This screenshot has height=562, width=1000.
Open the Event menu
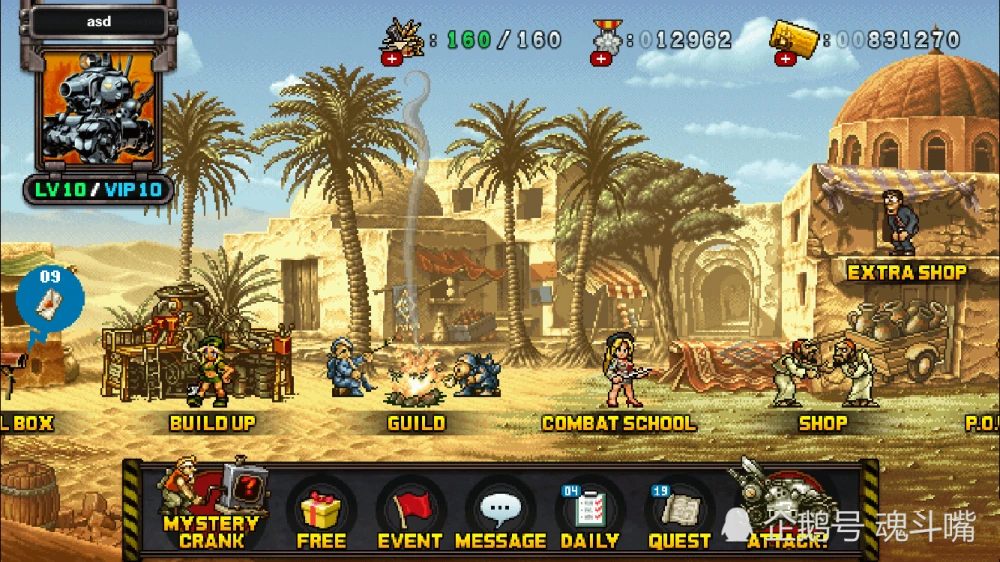[x=410, y=514]
